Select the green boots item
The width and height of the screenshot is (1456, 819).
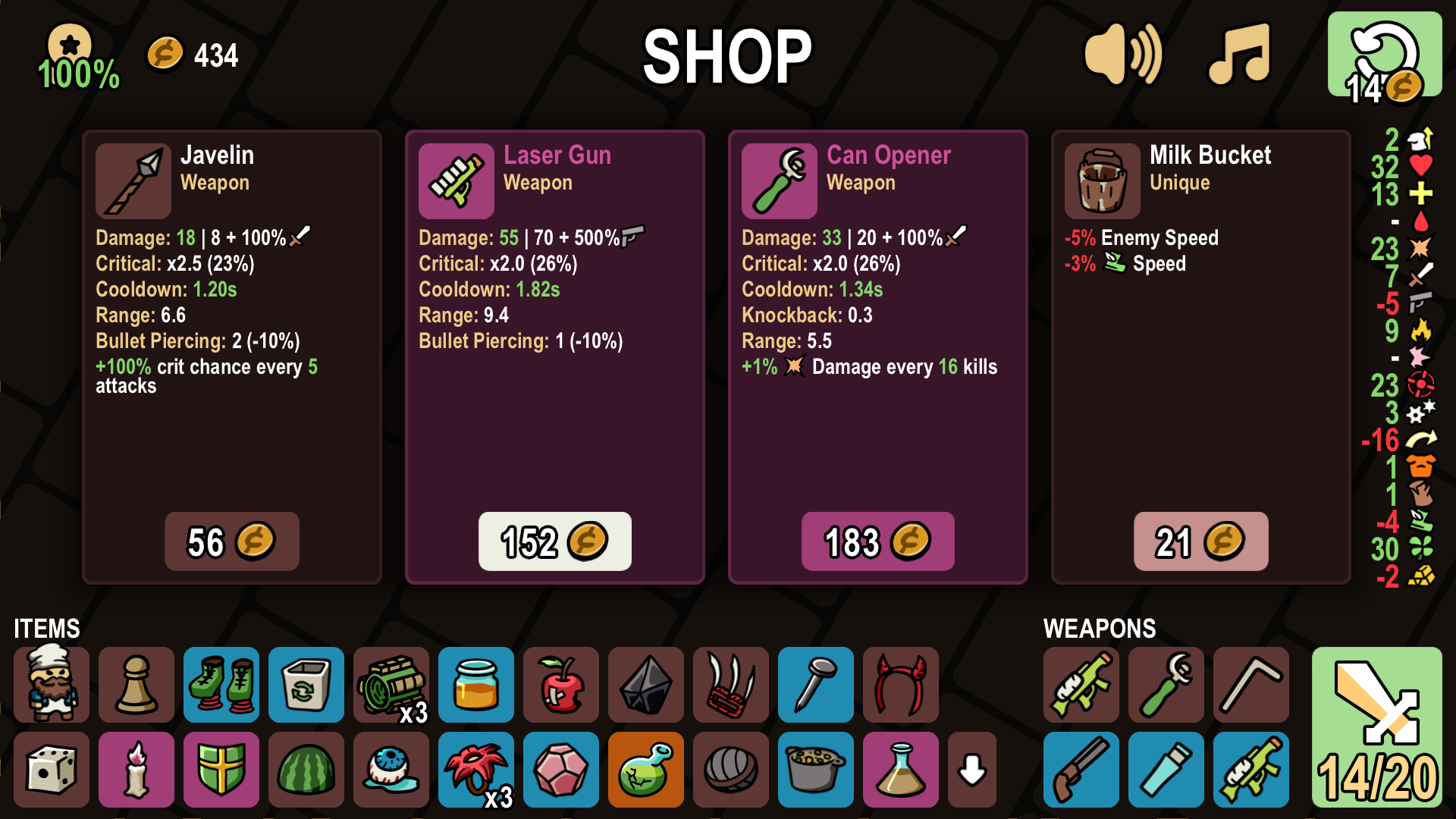221,685
